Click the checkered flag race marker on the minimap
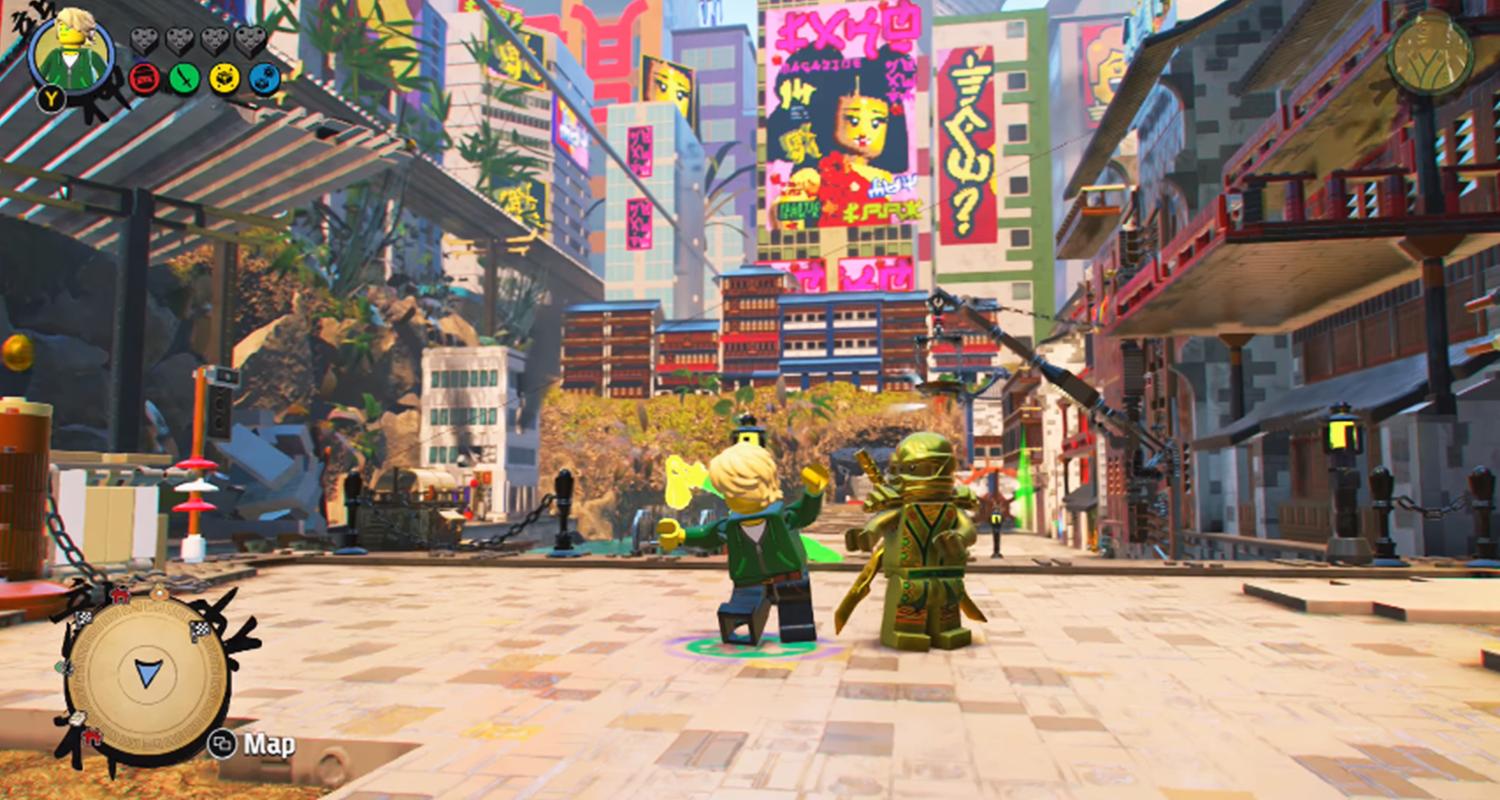Viewport: 1500px width, 800px height. point(200,629)
